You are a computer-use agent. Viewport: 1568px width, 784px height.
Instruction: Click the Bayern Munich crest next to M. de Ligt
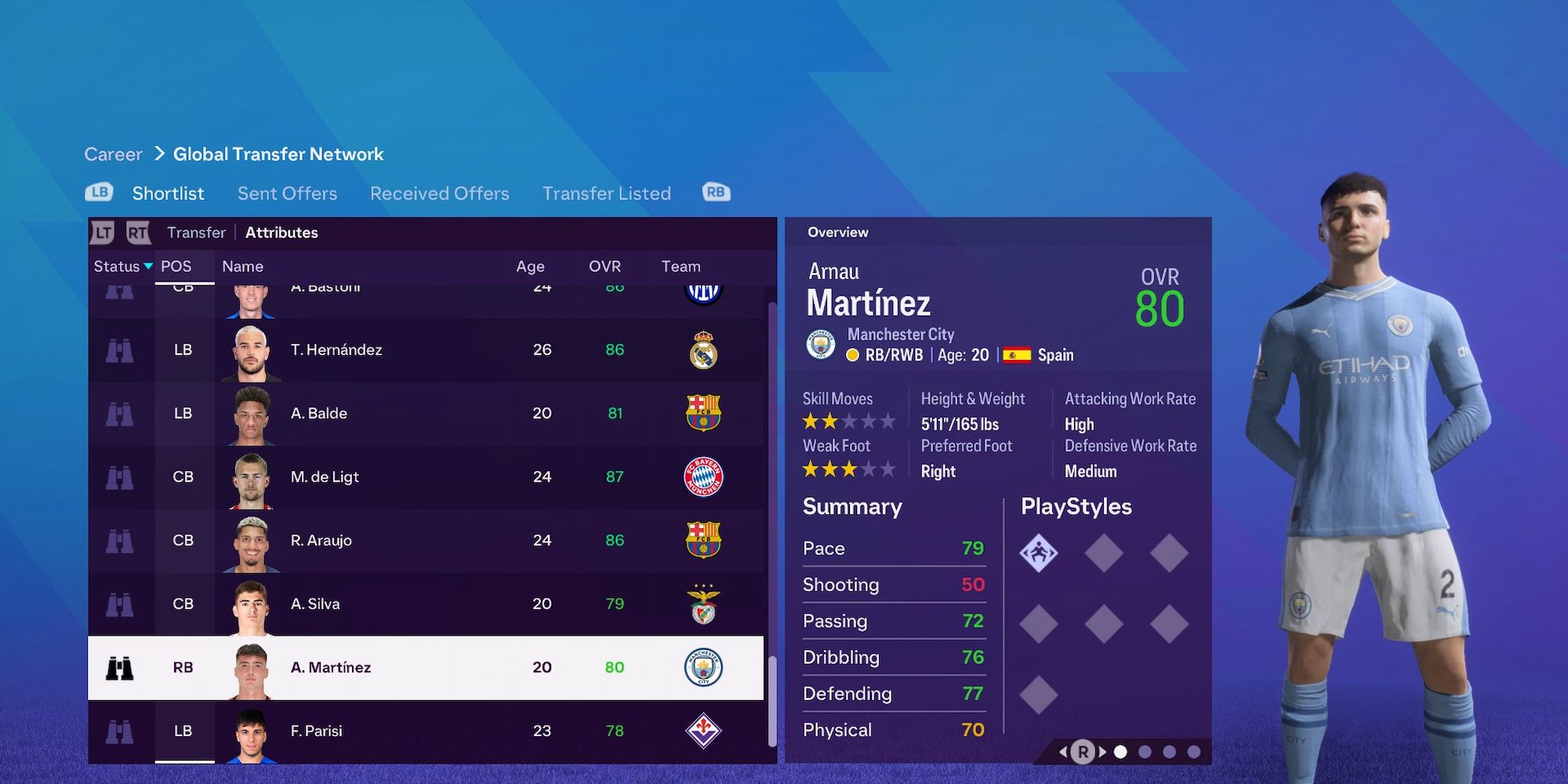705,477
